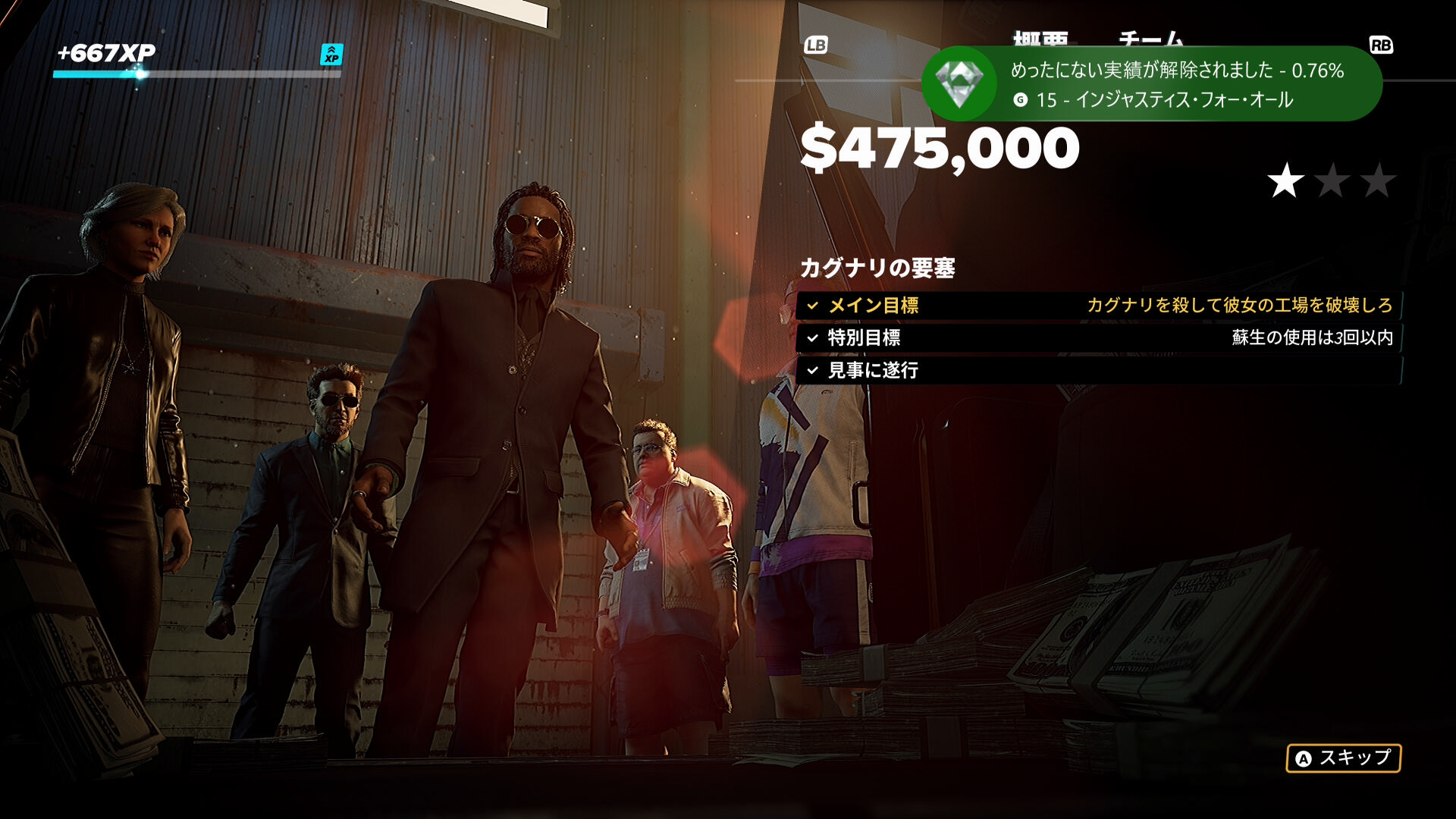
Task: Select the 特別目標 objective row
Action: (1098, 338)
